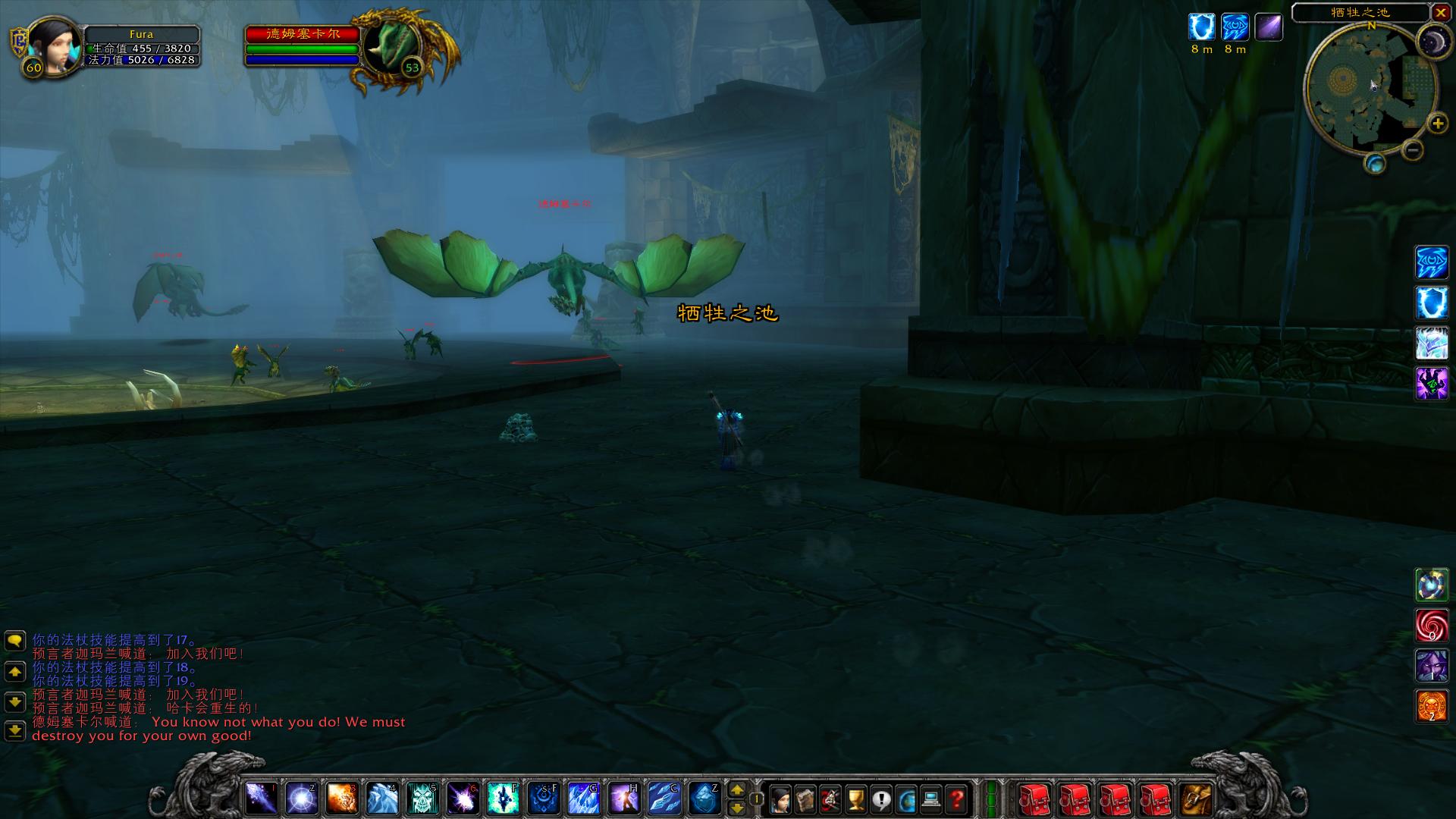Open the chat menu speech bubble button

pos(15,642)
